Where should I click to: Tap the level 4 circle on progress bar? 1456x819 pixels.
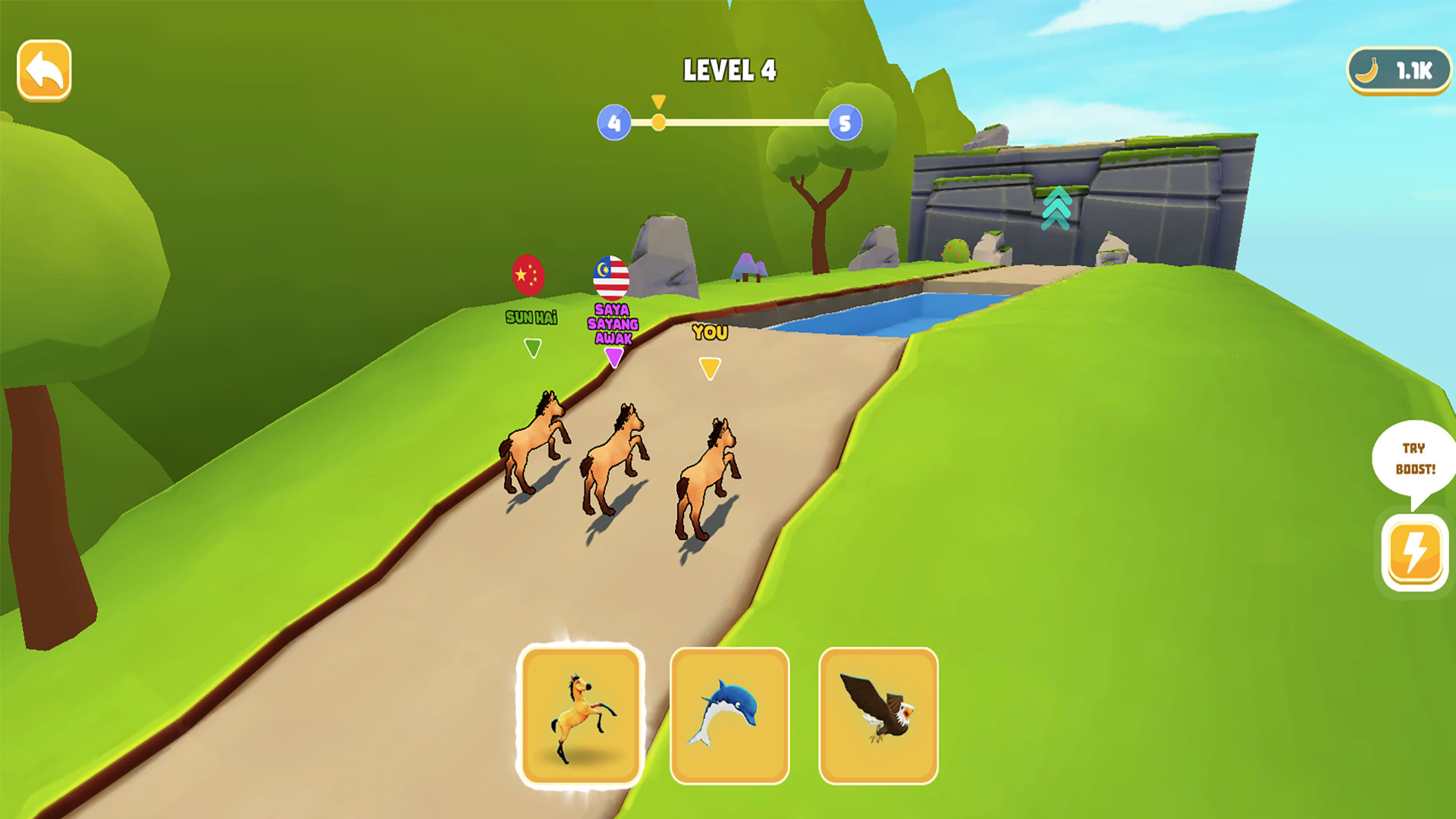click(615, 121)
